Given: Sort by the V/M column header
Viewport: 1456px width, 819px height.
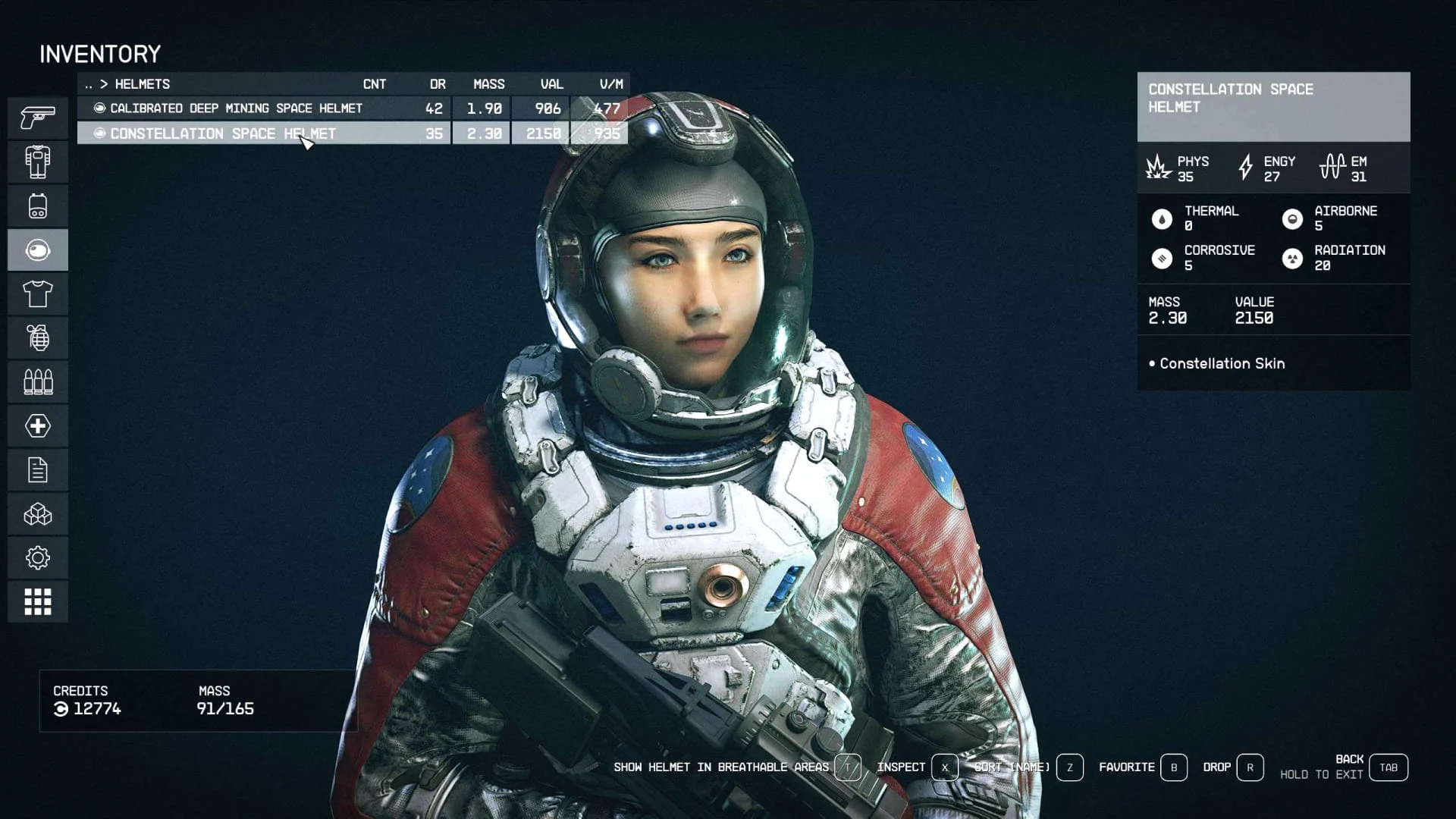Looking at the screenshot, I should point(610,84).
